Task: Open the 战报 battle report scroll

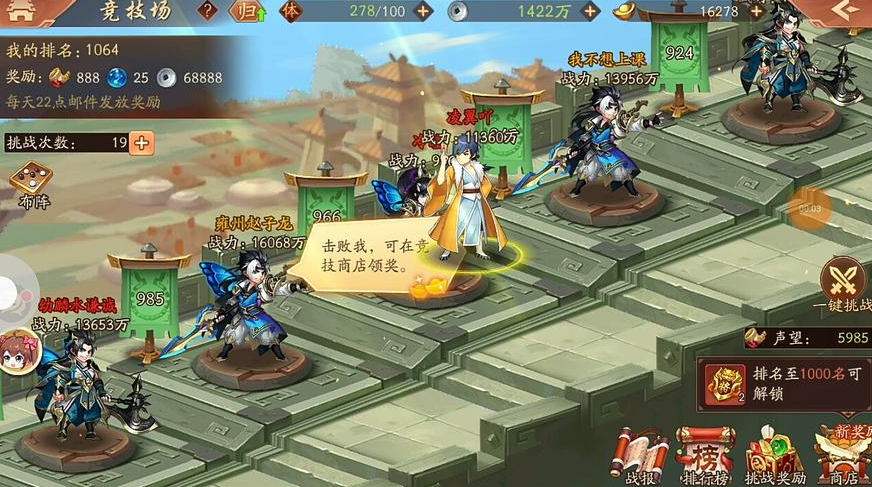Action: coord(640,456)
